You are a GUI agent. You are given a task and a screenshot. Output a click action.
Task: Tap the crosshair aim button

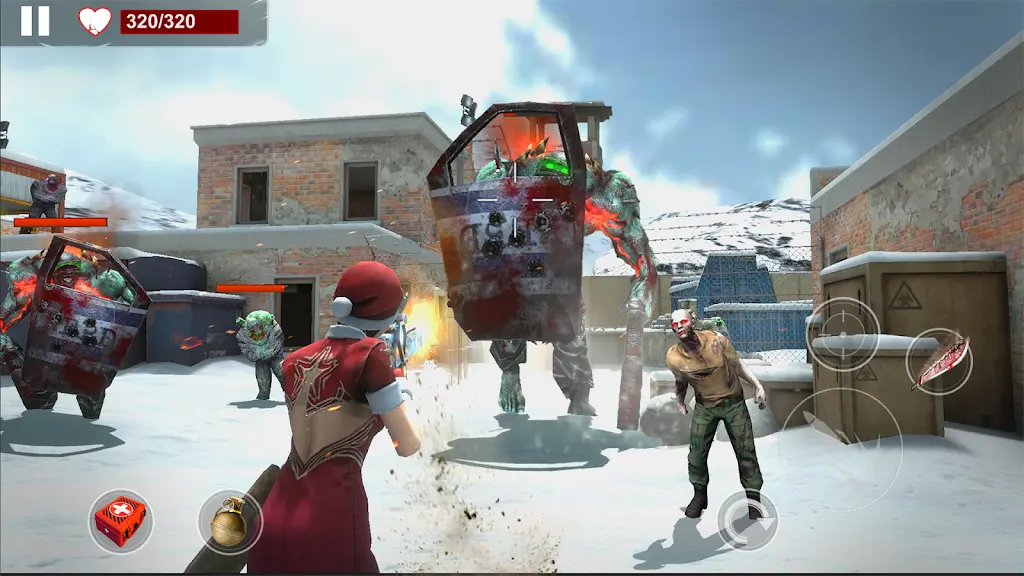coord(843,334)
